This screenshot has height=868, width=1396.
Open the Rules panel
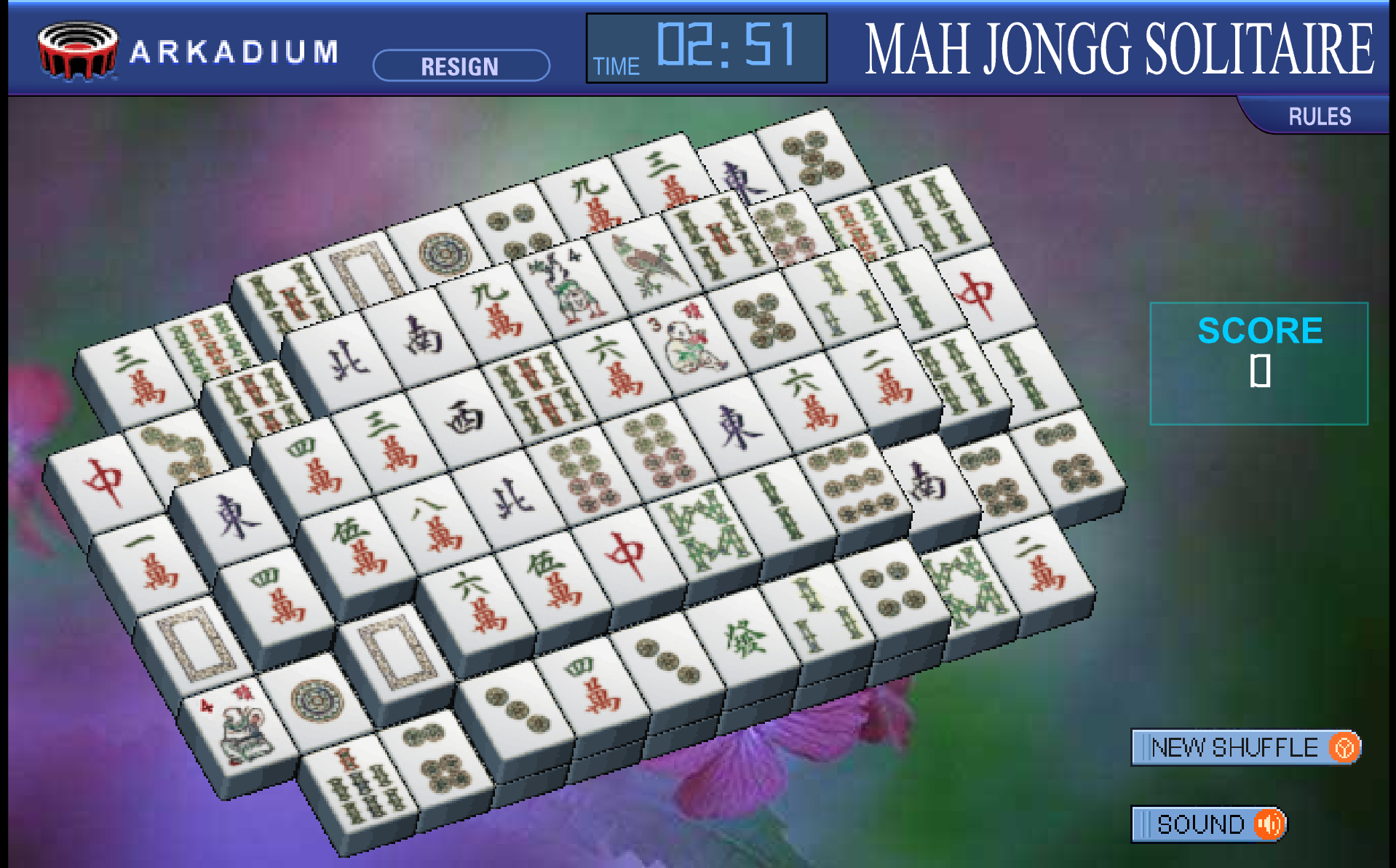coord(1319,116)
